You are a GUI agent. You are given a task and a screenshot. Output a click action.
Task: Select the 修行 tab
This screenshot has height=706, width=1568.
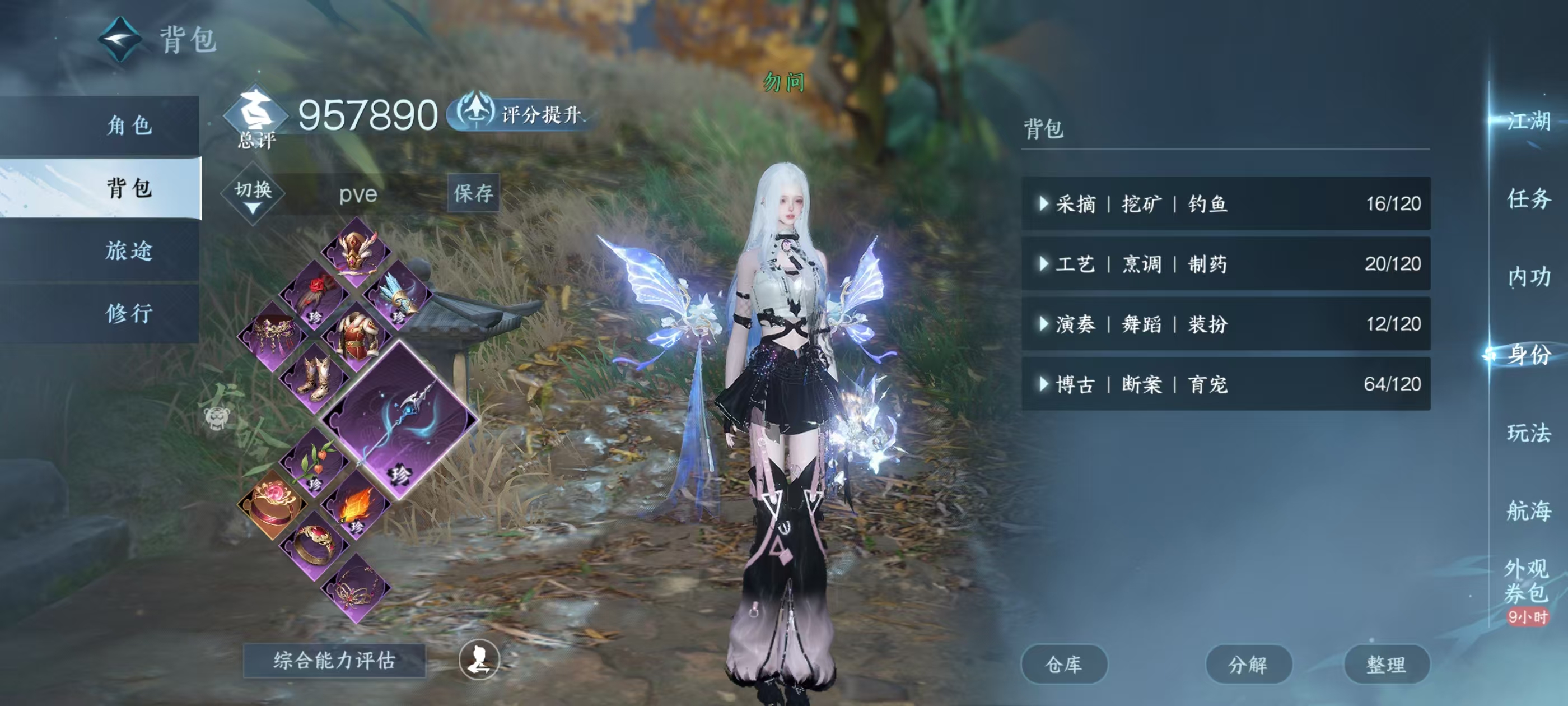click(x=128, y=313)
